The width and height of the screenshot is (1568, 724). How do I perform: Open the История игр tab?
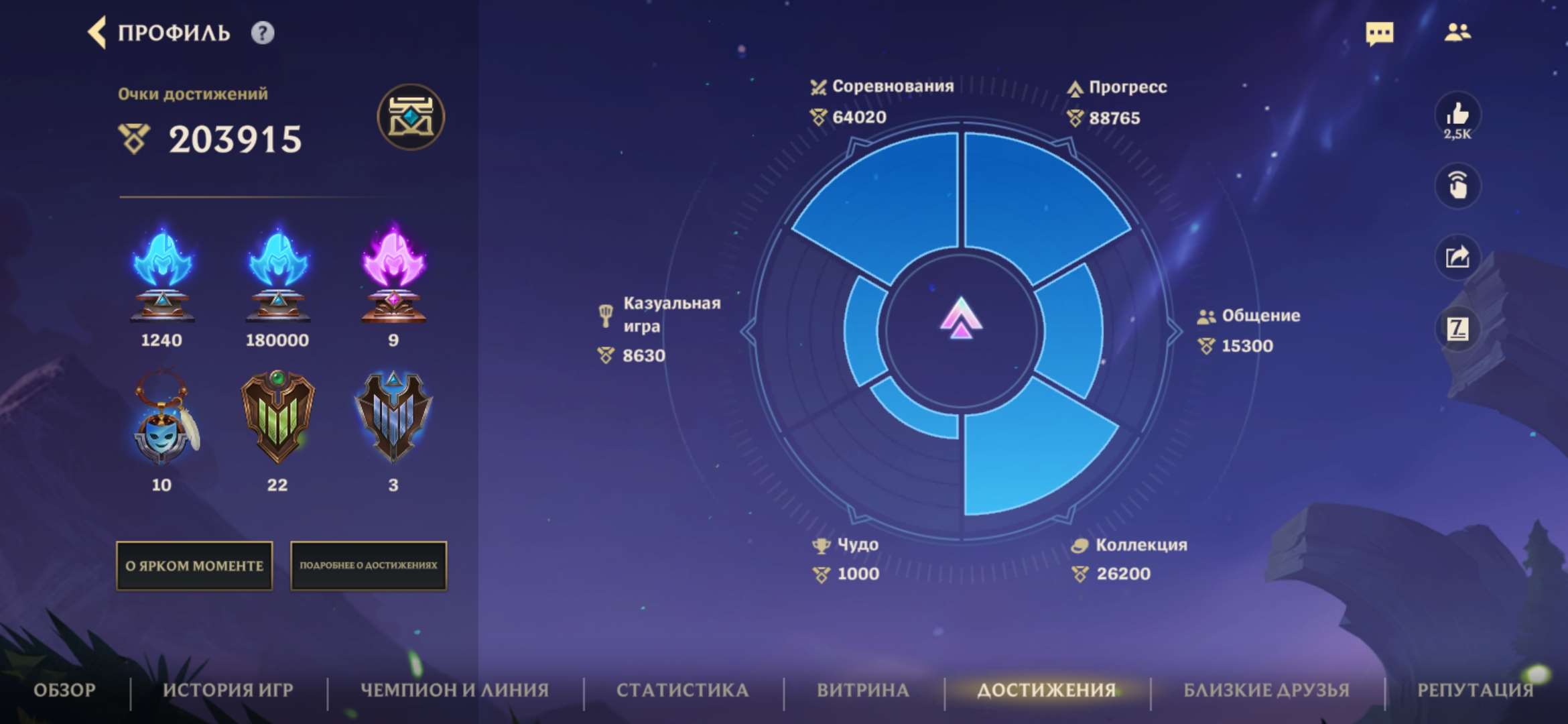[x=228, y=690]
